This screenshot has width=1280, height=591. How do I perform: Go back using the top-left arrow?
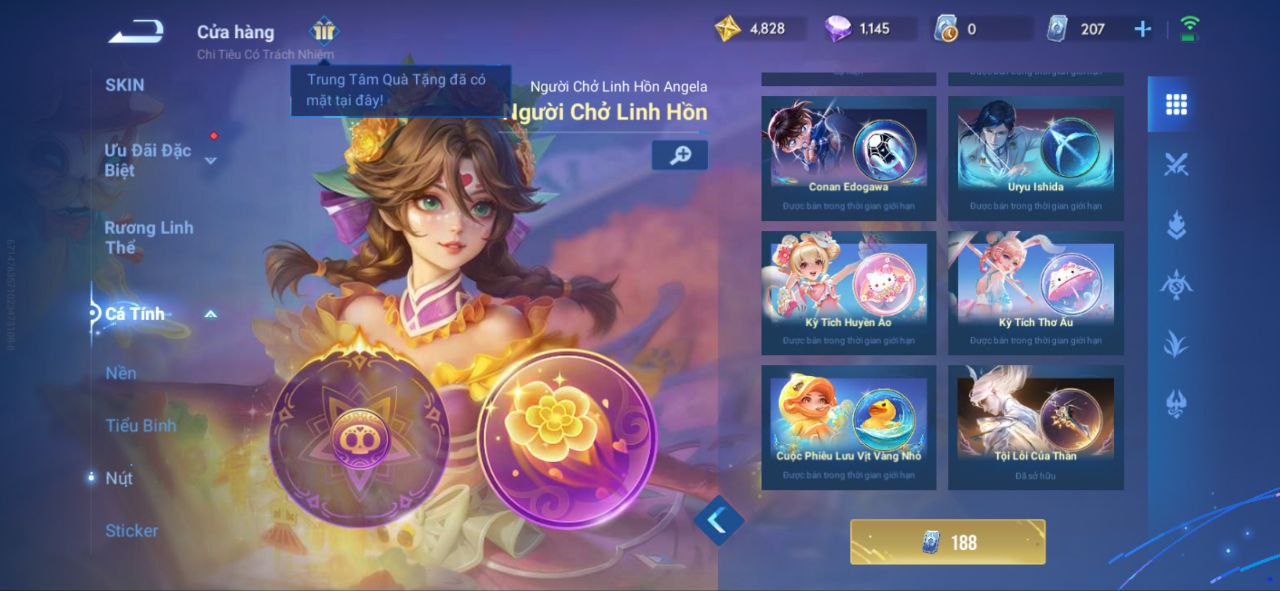(136, 32)
